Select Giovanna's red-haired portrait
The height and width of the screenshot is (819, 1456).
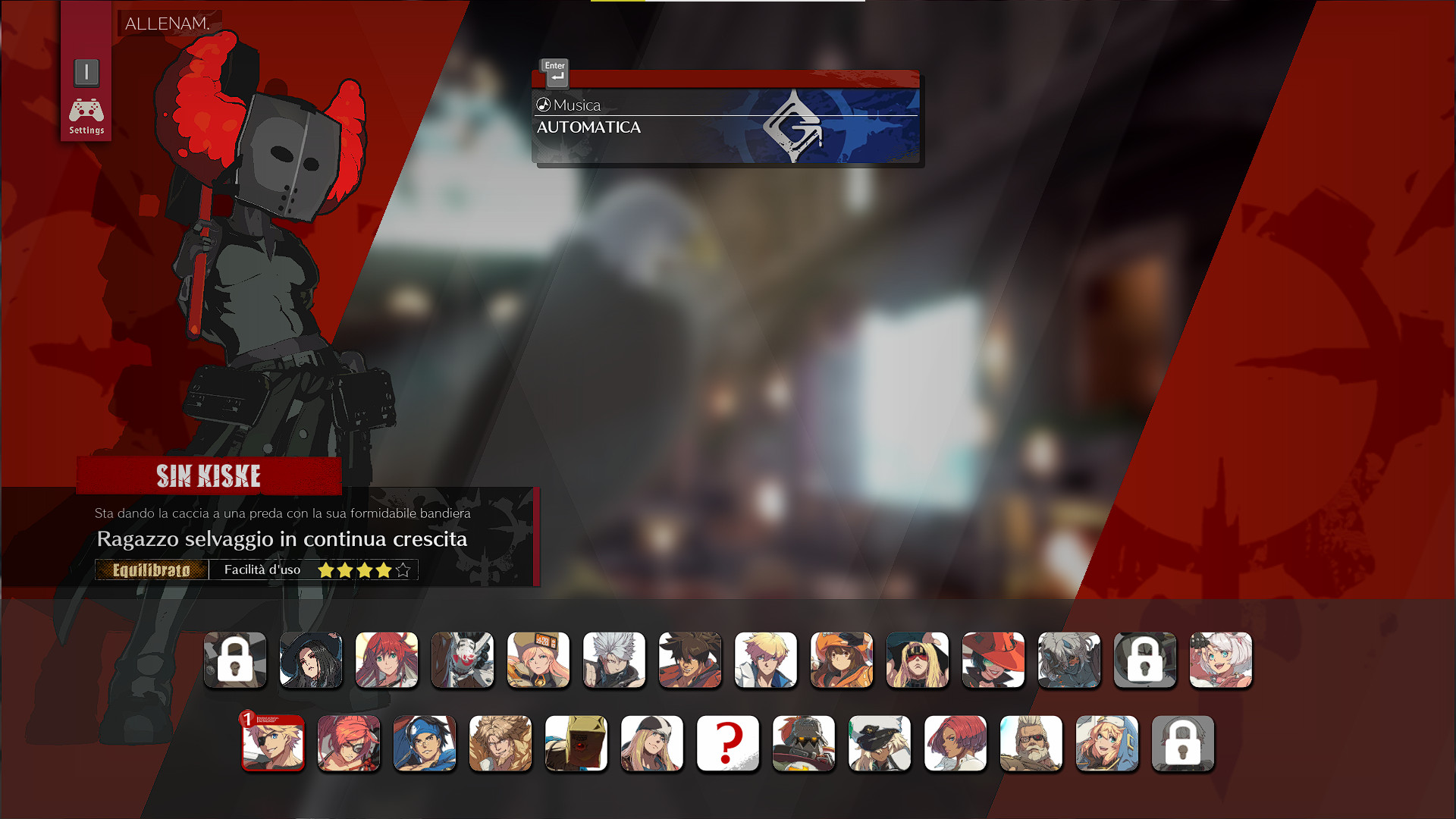955,744
